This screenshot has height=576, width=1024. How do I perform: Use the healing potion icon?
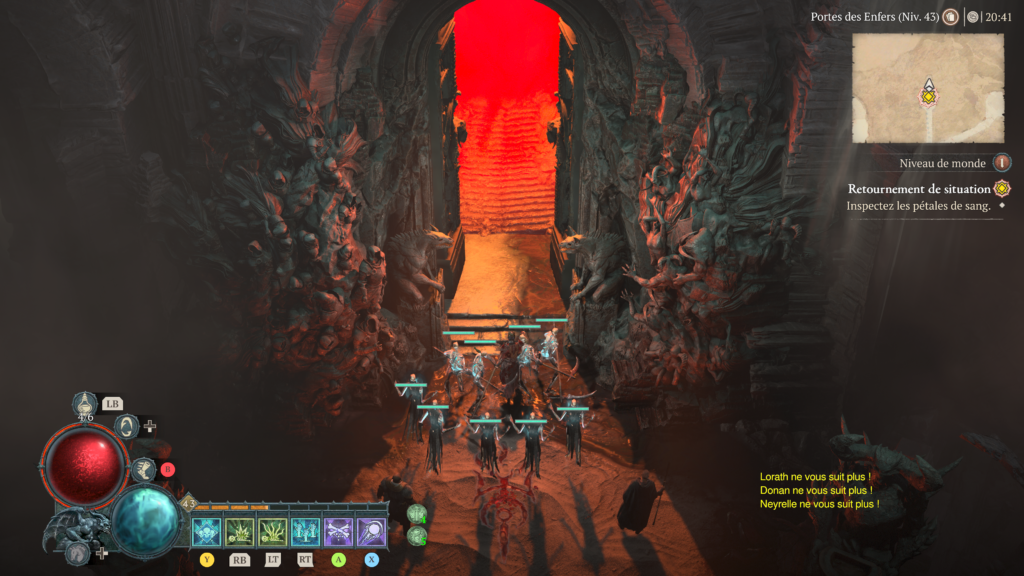pos(86,405)
